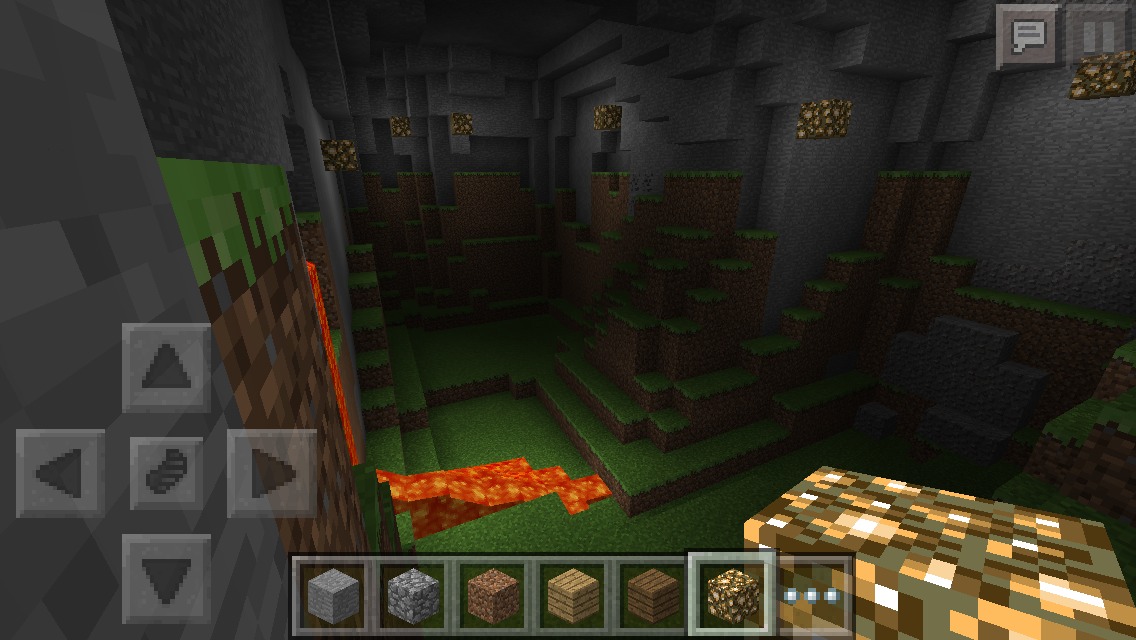Tap the down arrow to move backward
The image size is (1136, 640).
(167, 578)
